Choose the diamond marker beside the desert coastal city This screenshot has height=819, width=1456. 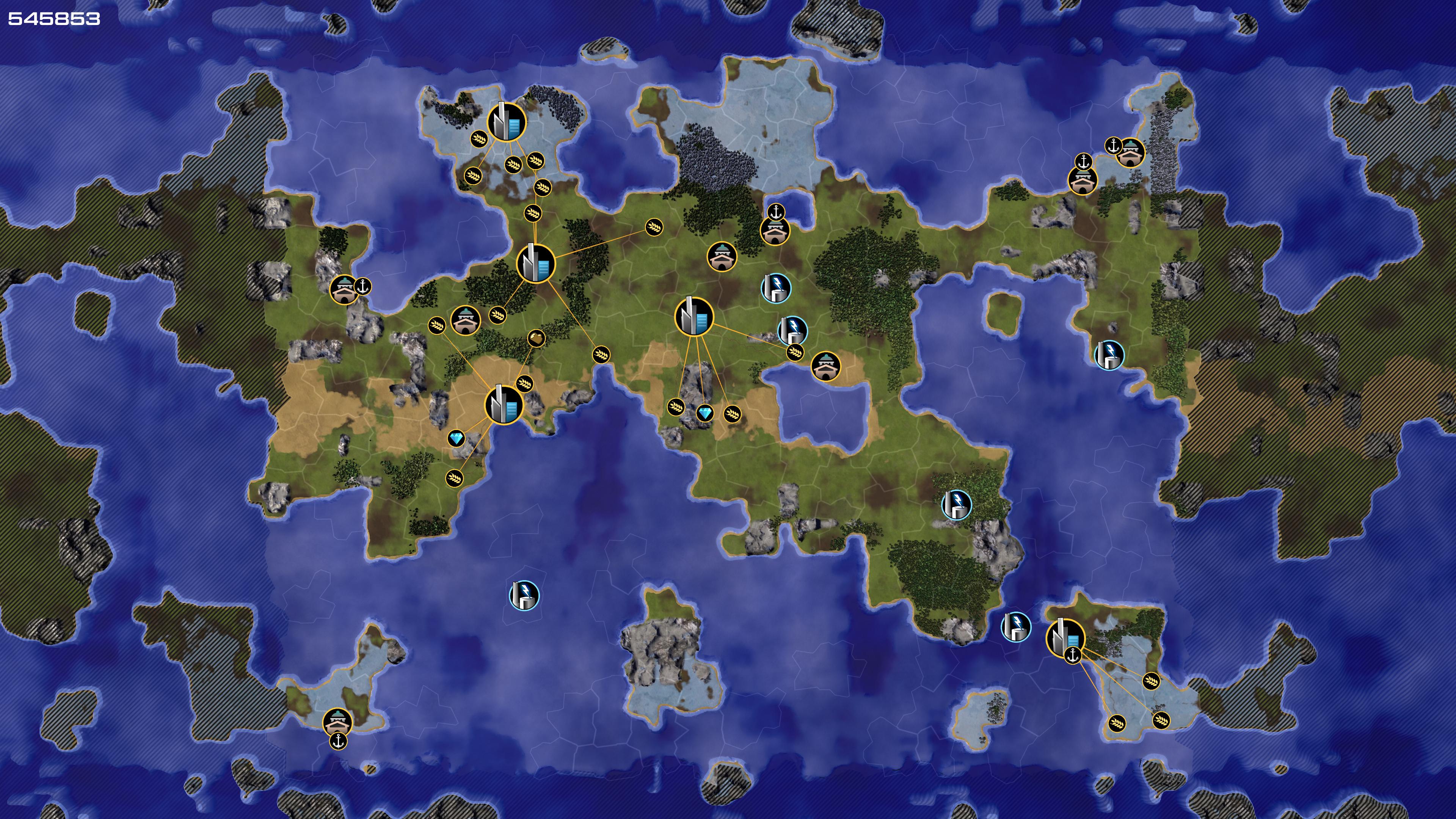456,438
